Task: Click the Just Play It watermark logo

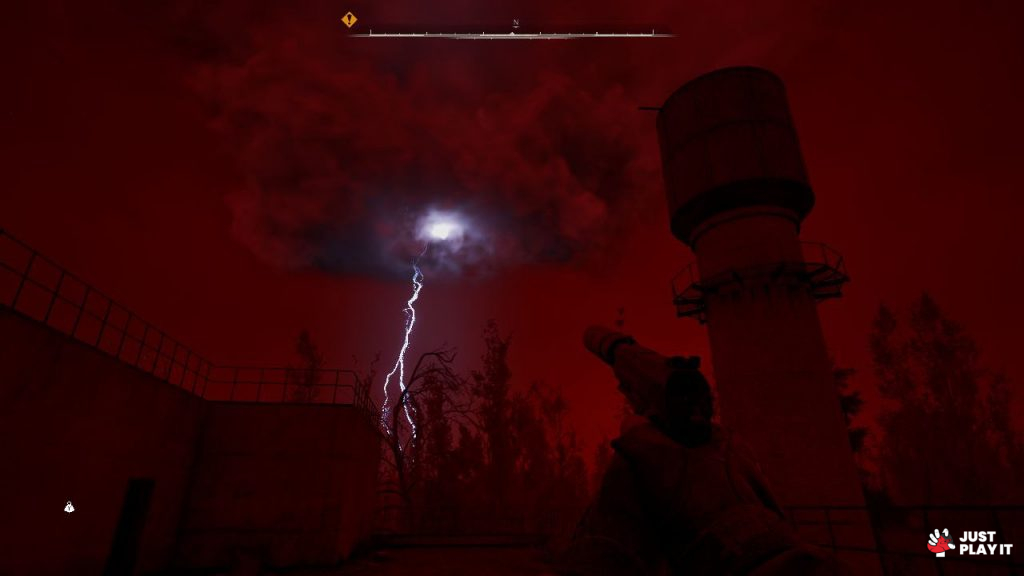Action: coord(969,542)
